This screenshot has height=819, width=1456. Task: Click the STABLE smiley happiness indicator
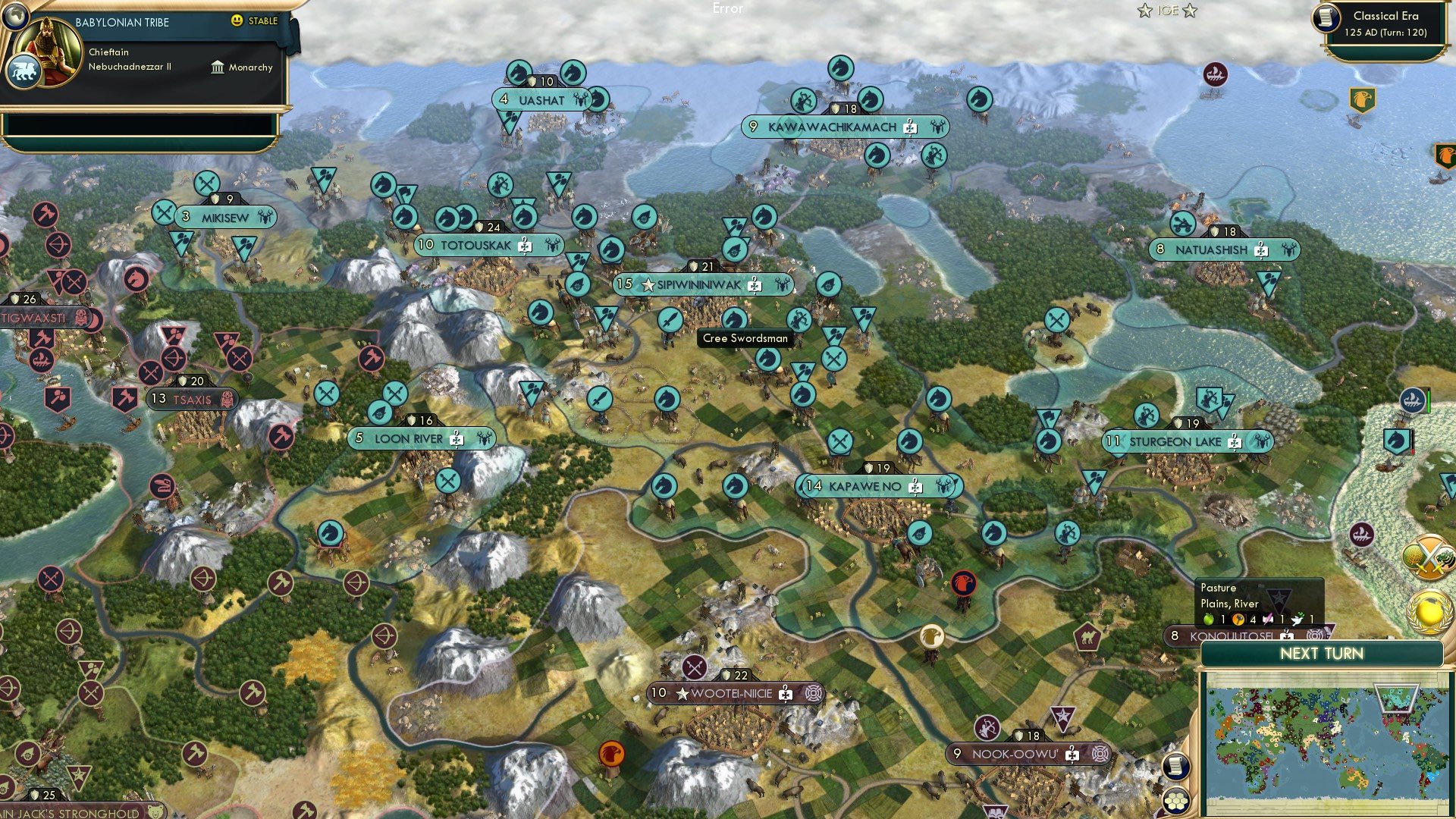pyautogui.click(x=237, y=22)
